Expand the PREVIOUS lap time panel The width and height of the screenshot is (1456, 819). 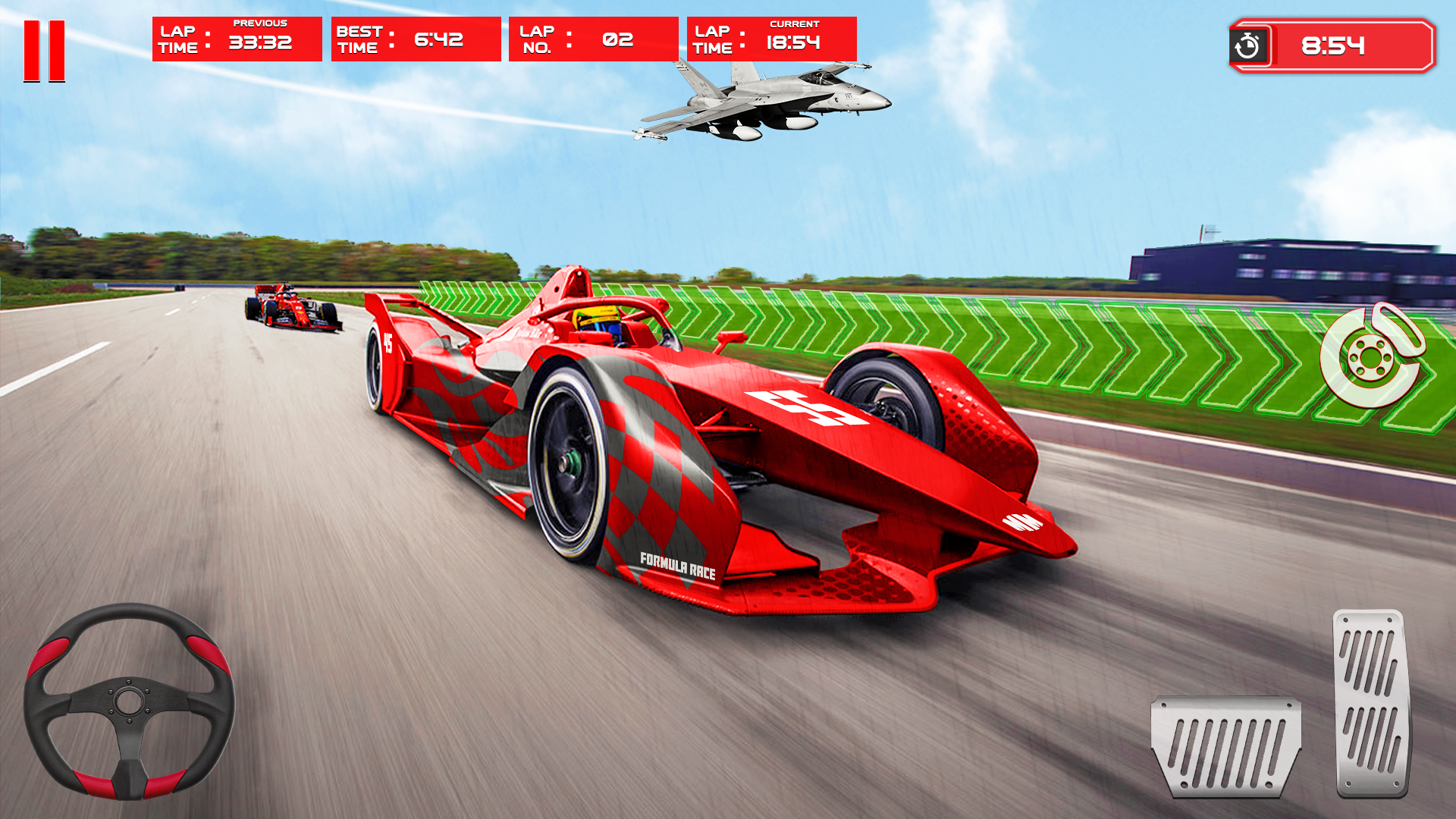[x=235, y=38]
